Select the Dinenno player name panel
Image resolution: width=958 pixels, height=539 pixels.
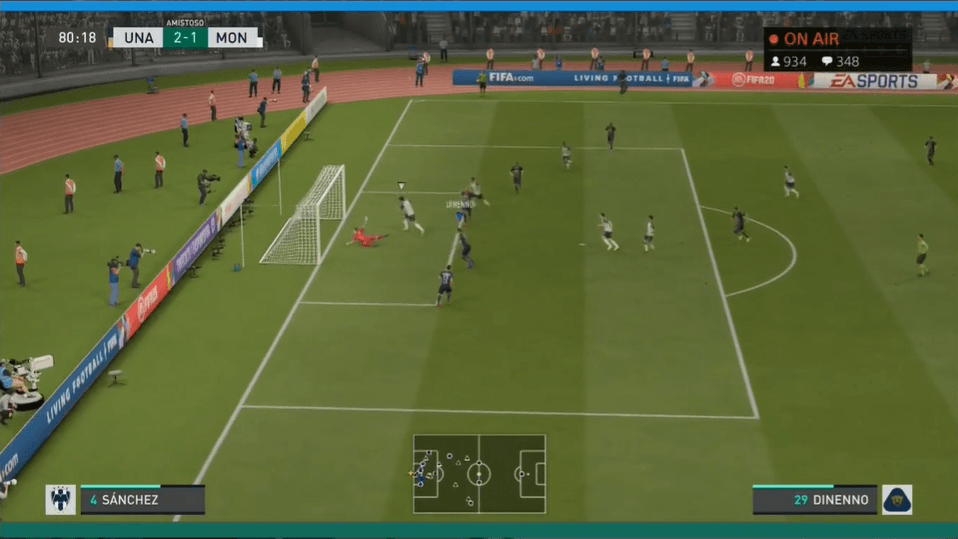point(814,499)
